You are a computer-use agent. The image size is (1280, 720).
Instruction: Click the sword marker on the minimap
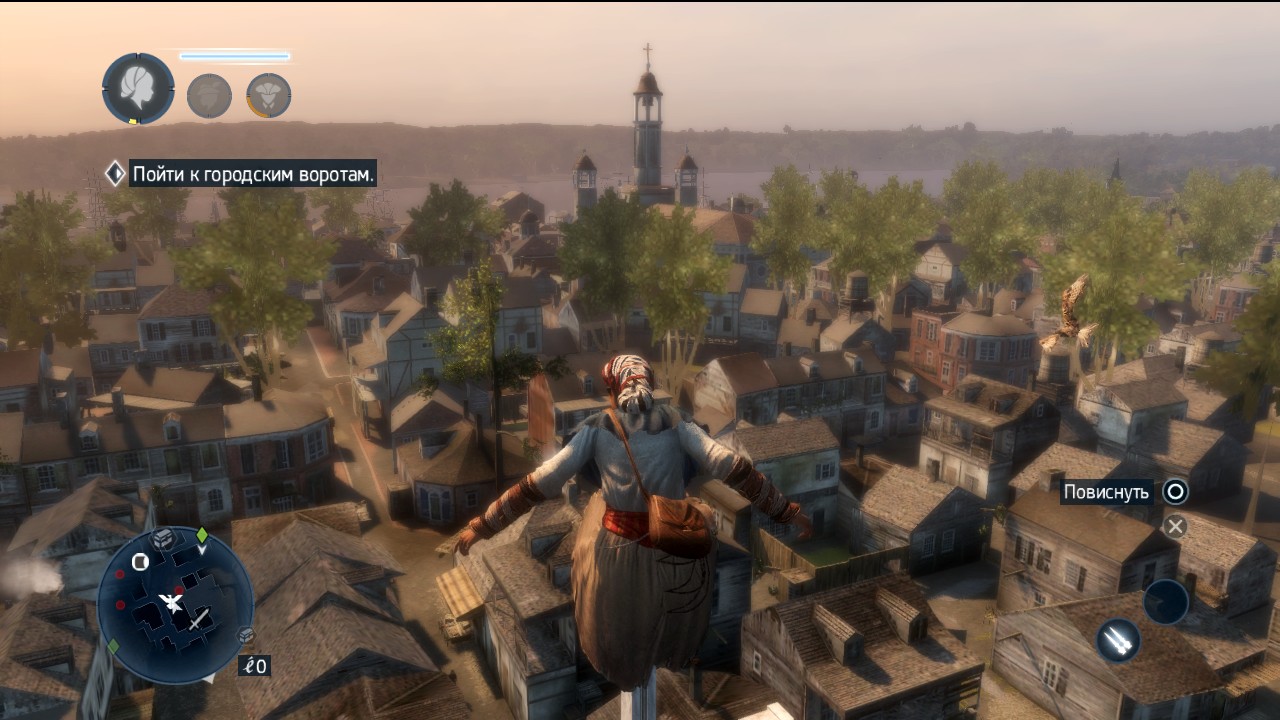tap(201, 618)
